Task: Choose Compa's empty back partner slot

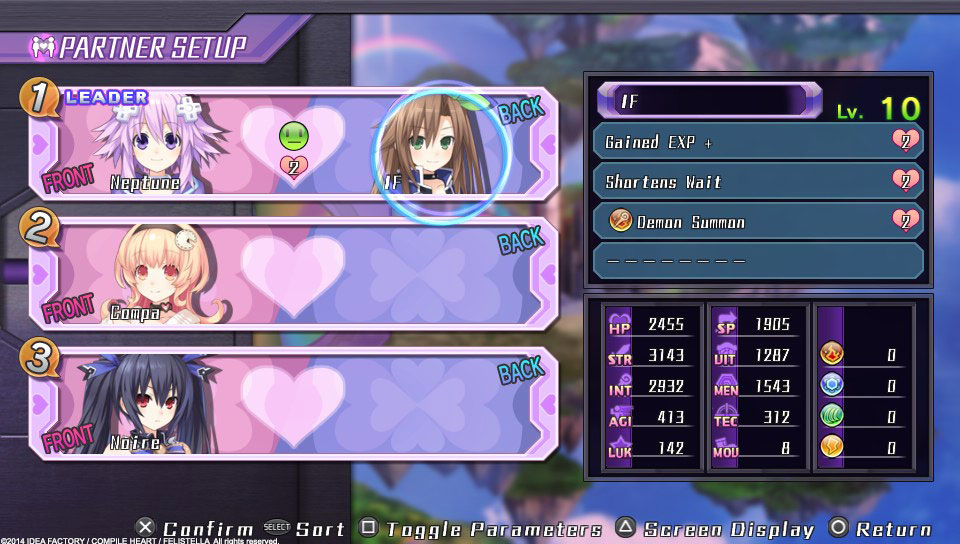Action: coord(440,273)
